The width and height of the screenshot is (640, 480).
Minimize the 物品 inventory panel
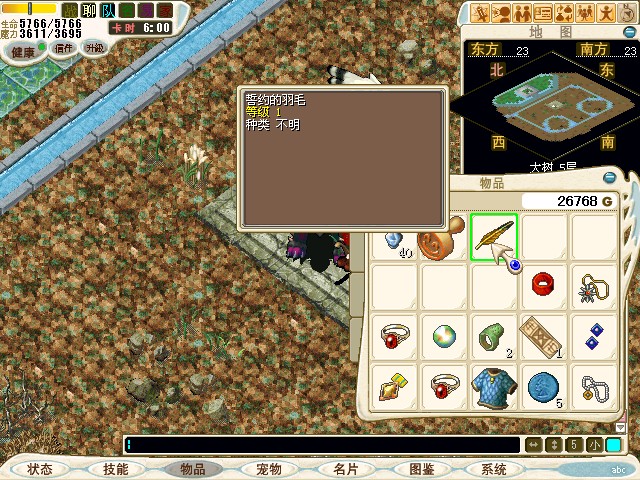[x=610, y=181]
